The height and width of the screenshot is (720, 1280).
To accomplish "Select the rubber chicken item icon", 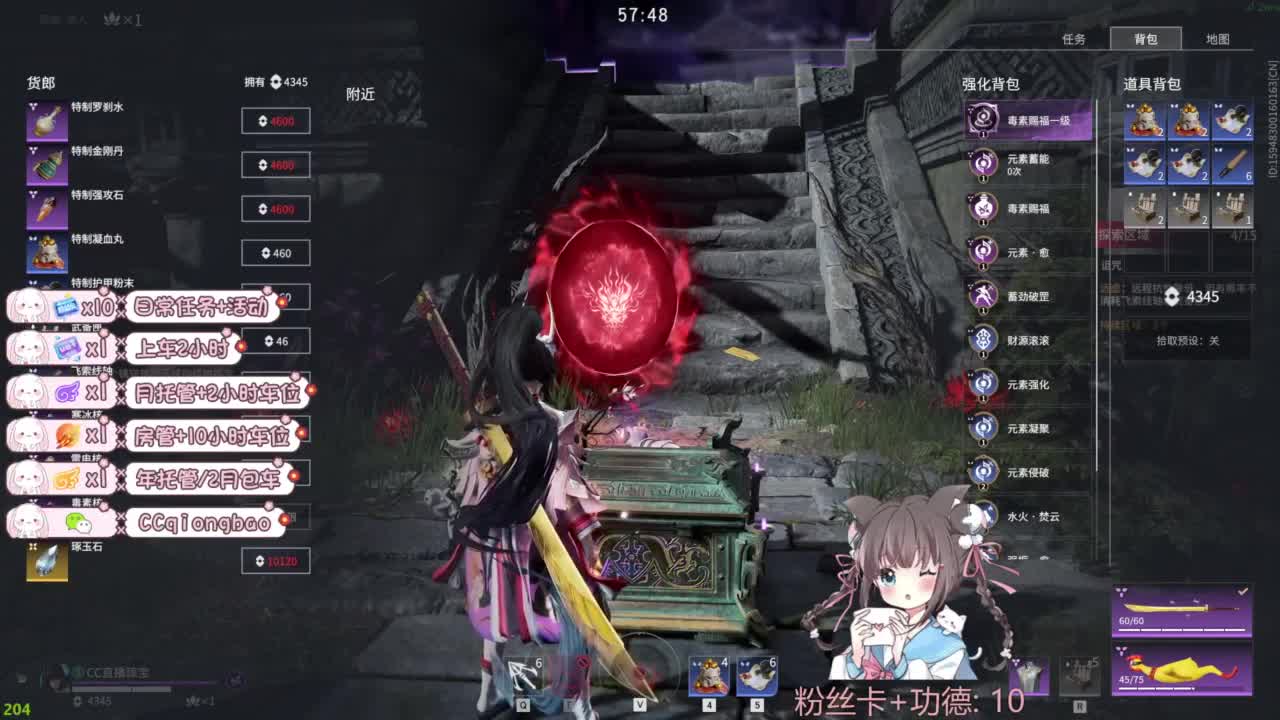I will pyautogui.click(x=1180, y=672).
